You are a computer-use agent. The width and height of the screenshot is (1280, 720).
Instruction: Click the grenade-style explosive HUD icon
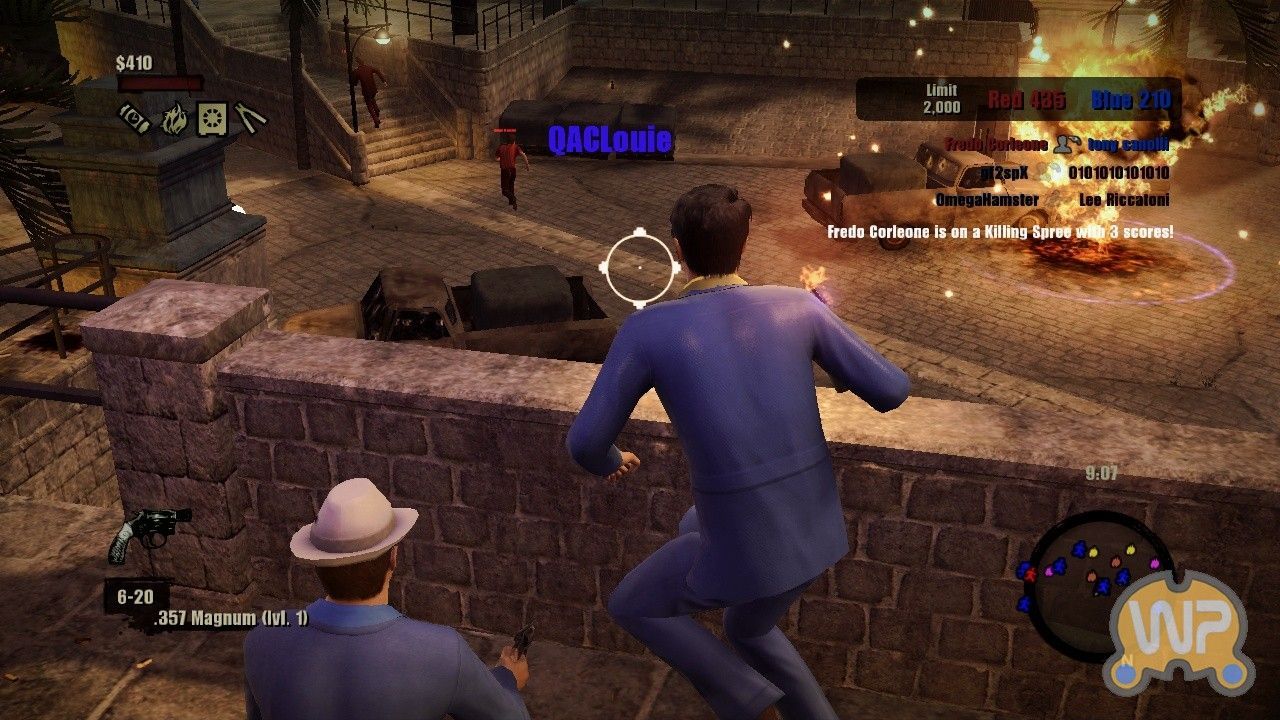(212, 118)
